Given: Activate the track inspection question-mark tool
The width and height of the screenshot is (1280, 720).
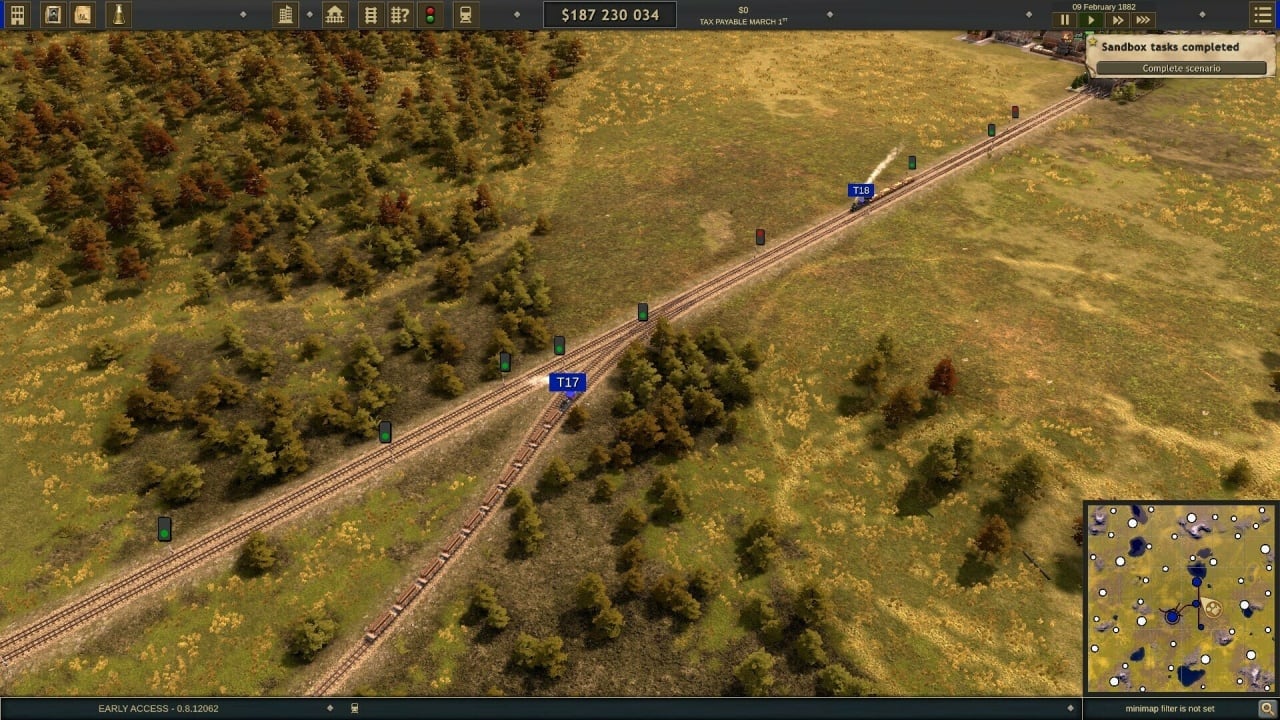Looking at the screenshot, I should click(x=399, y=15).
